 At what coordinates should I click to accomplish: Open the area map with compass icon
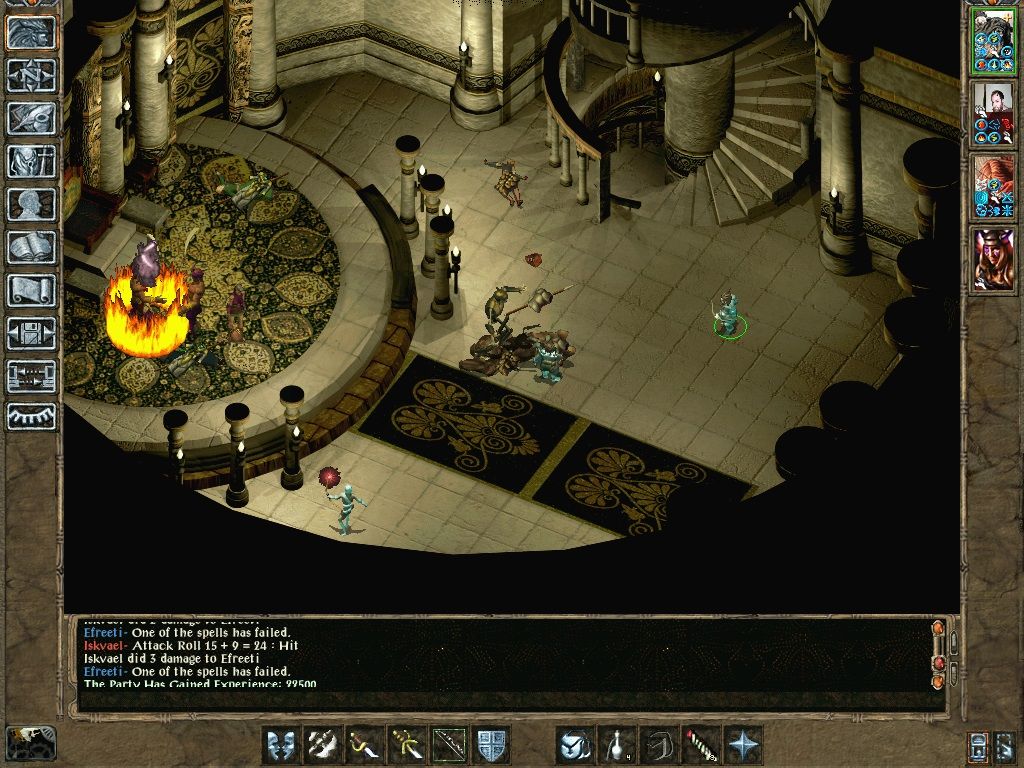pos(32,75)
